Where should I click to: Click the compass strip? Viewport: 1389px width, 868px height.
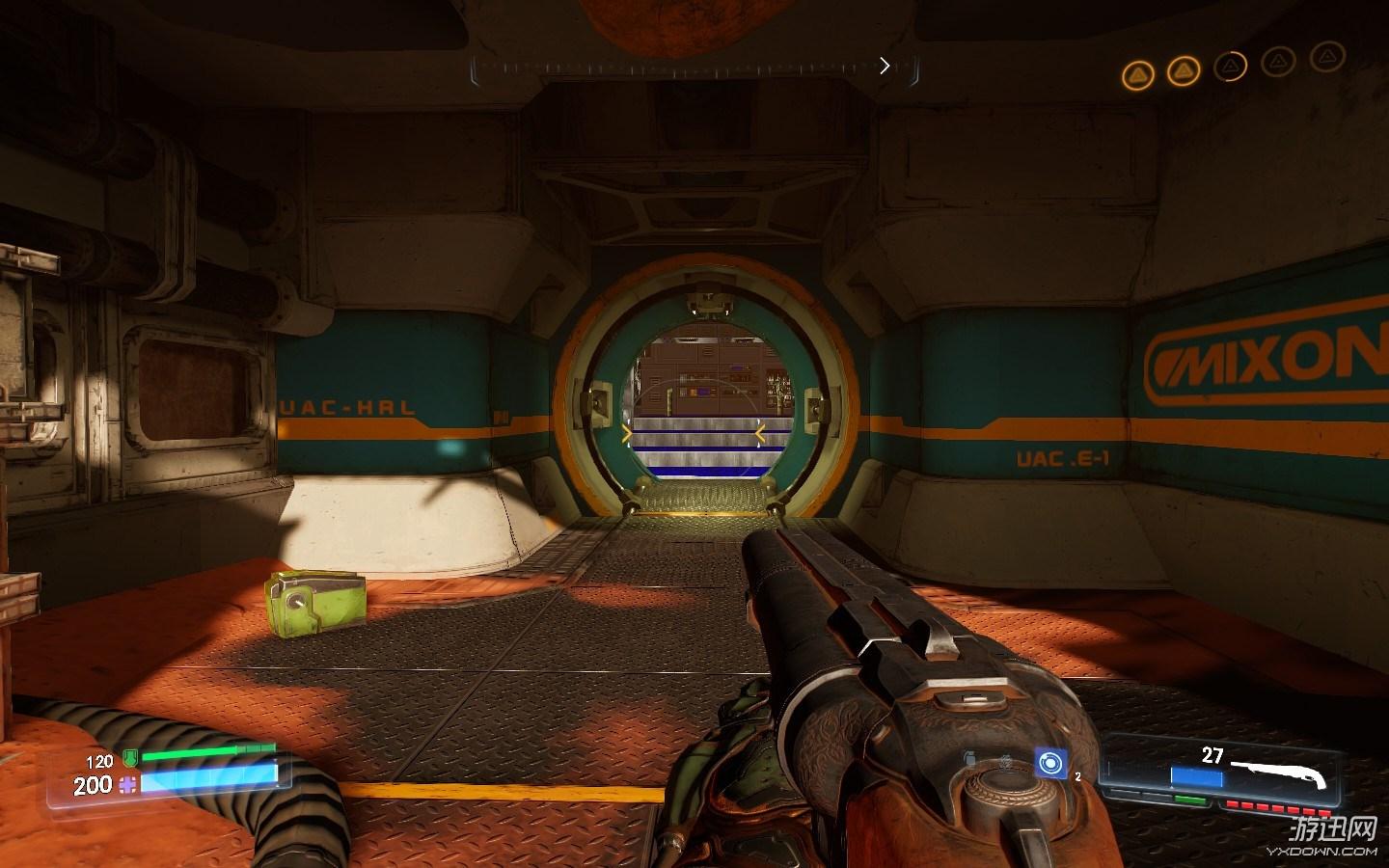pos(694,68)
